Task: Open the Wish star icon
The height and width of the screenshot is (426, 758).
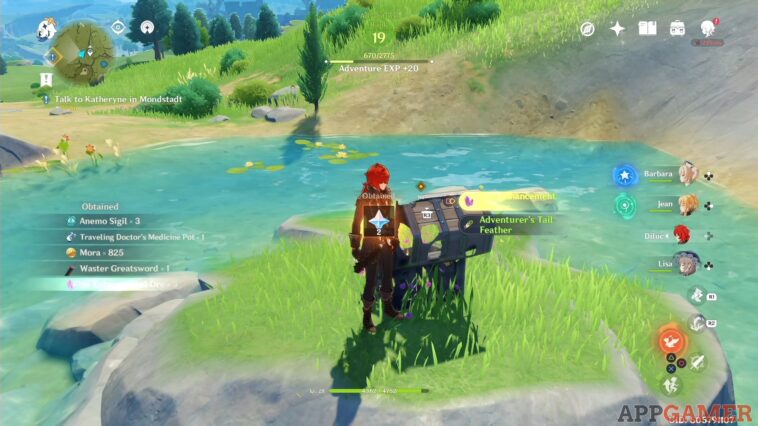Action: [617, 28]
